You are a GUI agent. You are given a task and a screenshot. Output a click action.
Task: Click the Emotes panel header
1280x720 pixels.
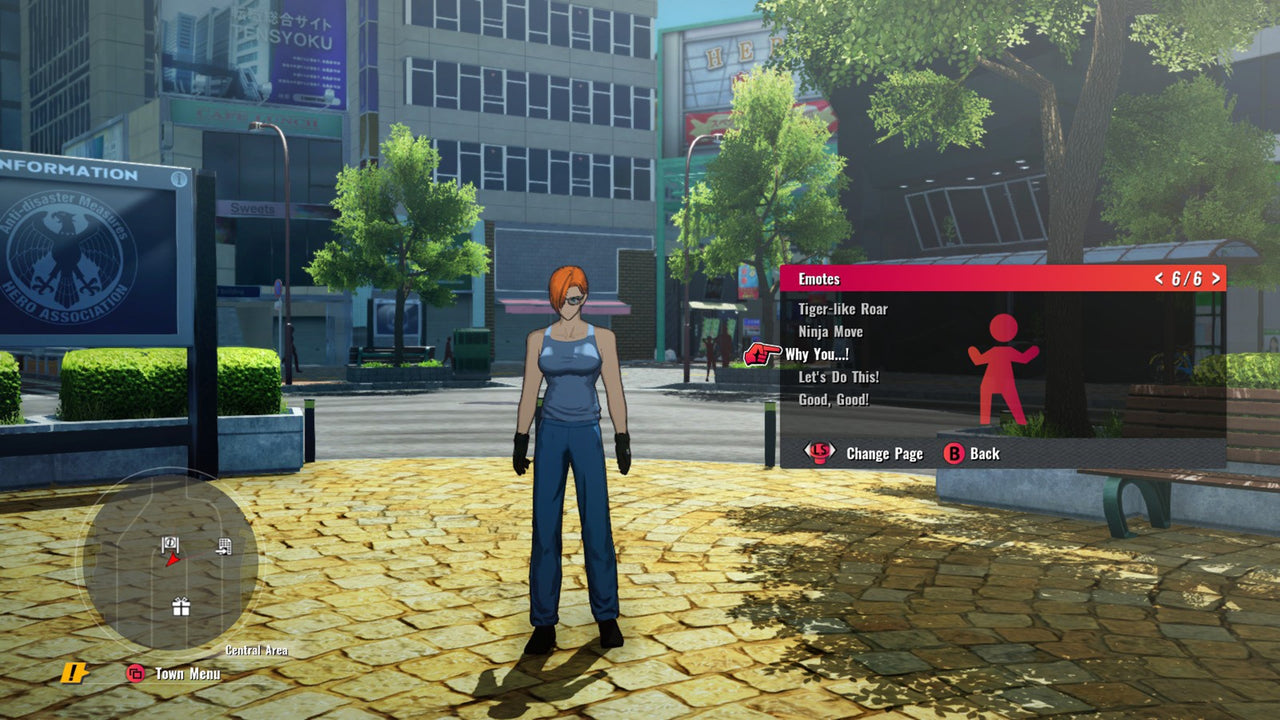1000,279
